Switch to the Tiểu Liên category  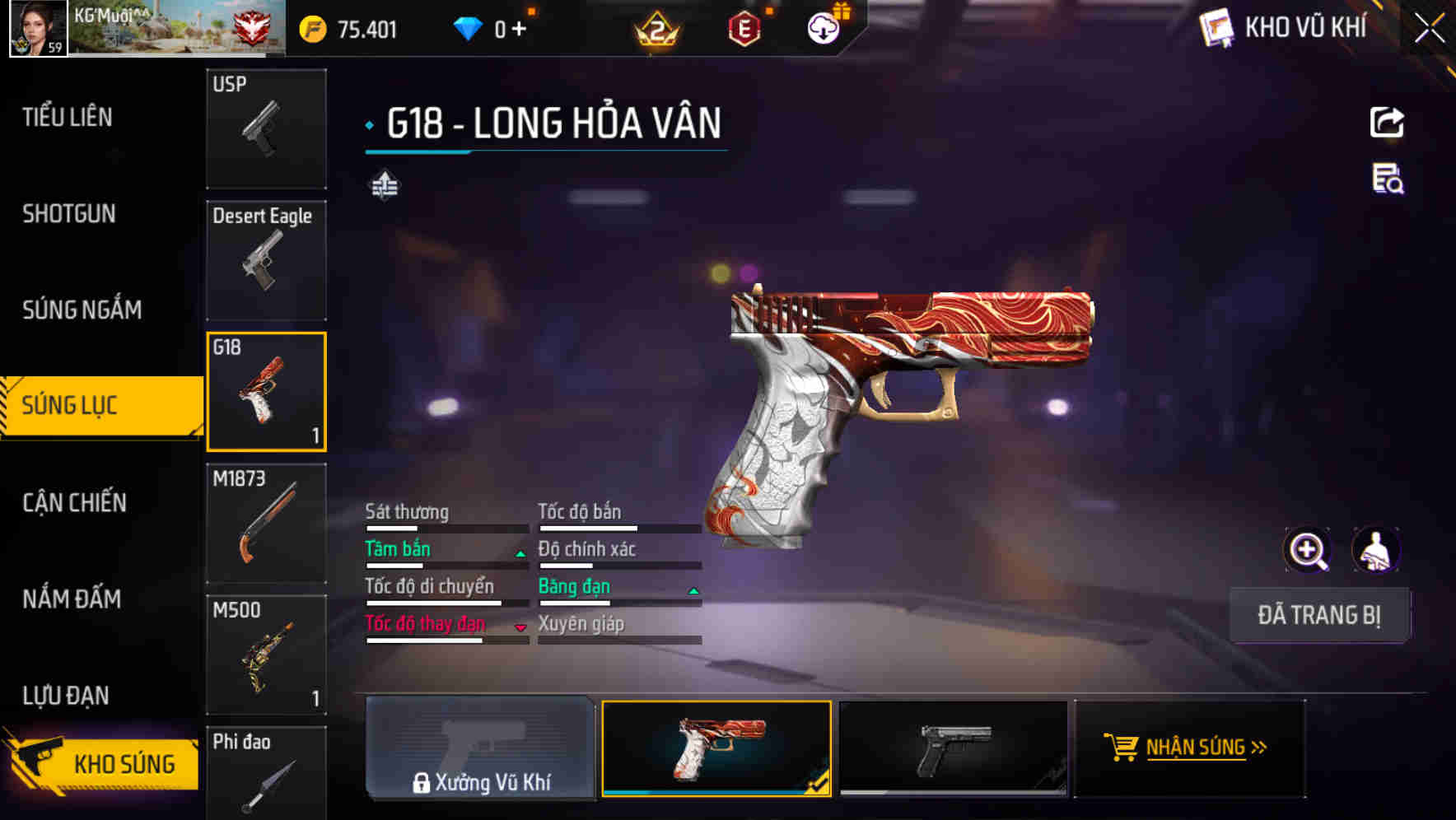68,117
